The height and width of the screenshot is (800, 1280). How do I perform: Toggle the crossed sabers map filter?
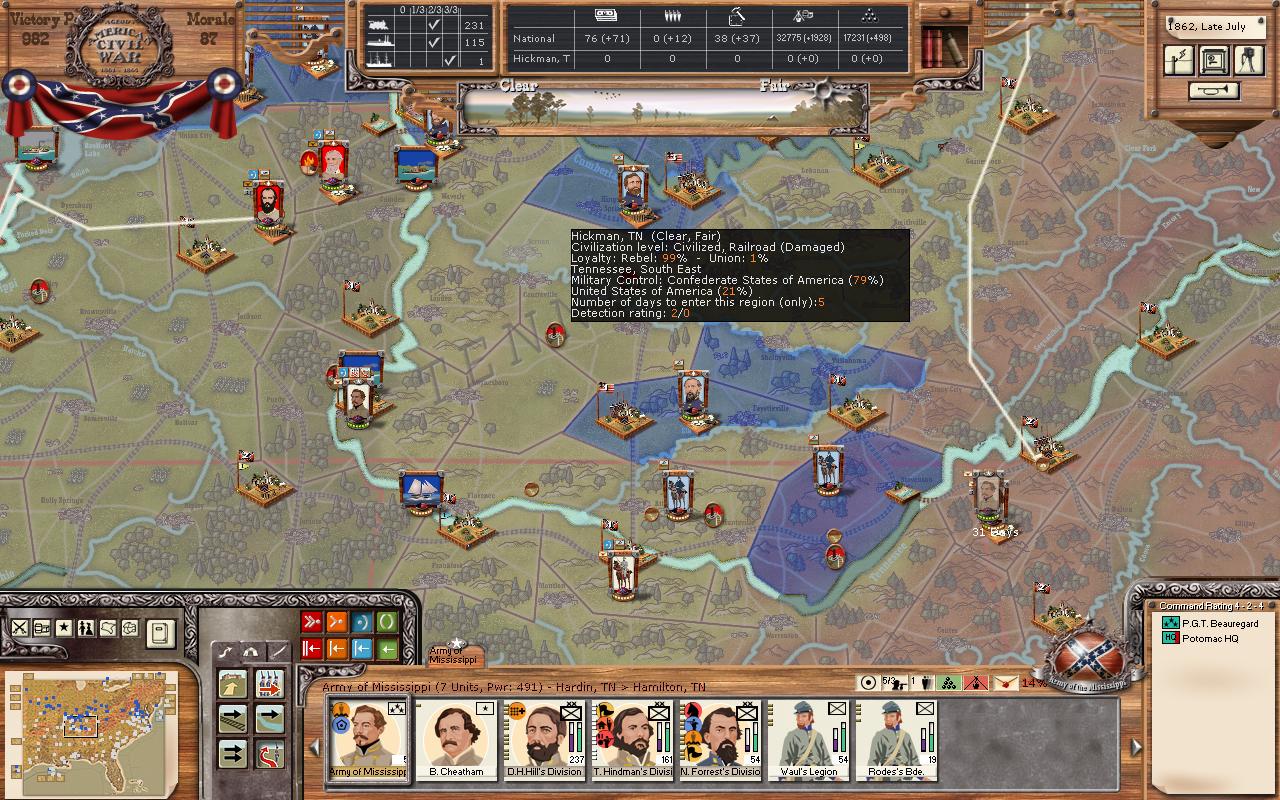[x=19, y=628]
